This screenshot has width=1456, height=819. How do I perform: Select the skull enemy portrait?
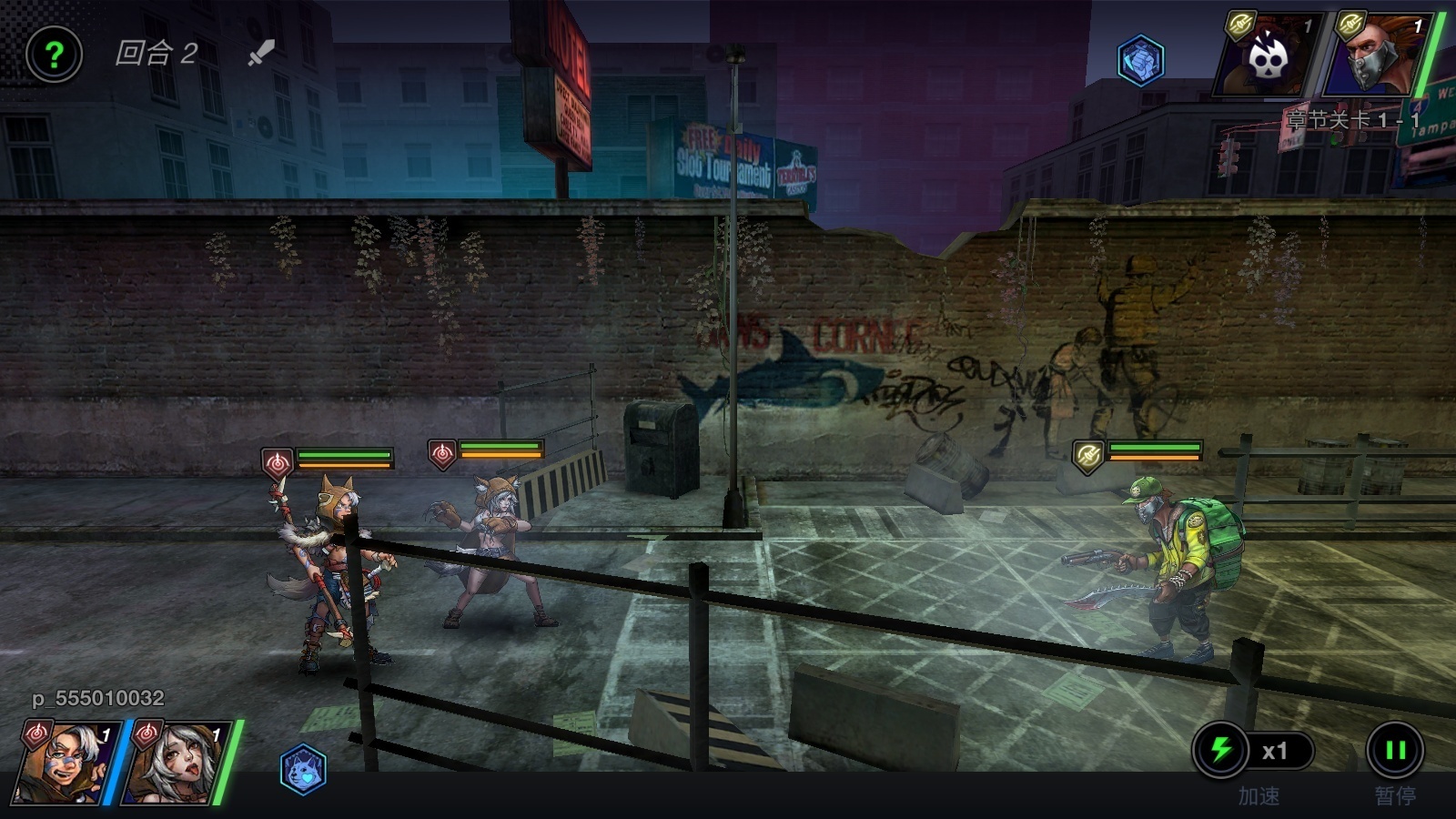[1267, 56]
